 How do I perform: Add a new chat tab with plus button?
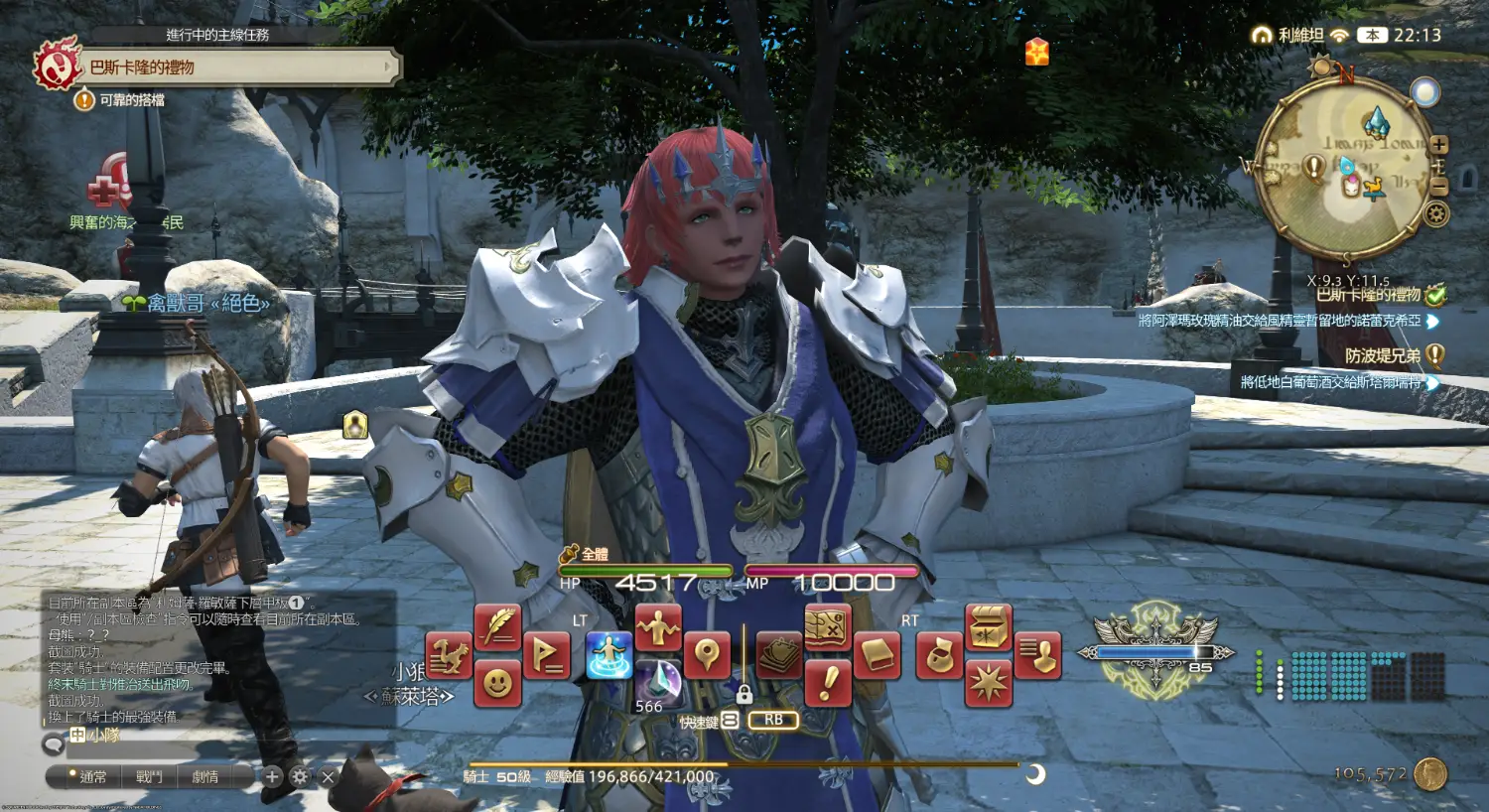click(272, 776)
